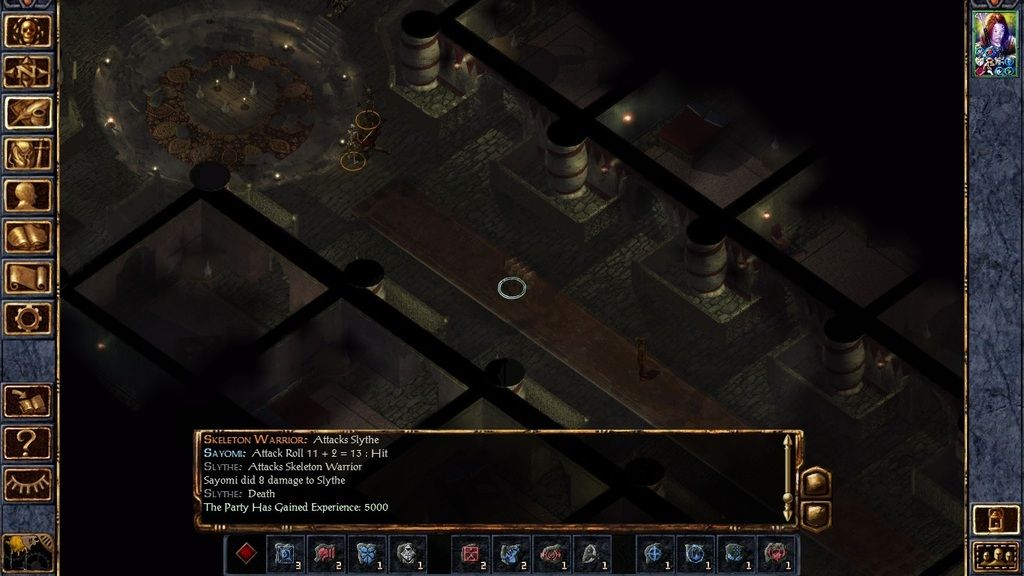Toggle the party AI lantern button
Screen dimensions: 1024x576
point(994,520)
